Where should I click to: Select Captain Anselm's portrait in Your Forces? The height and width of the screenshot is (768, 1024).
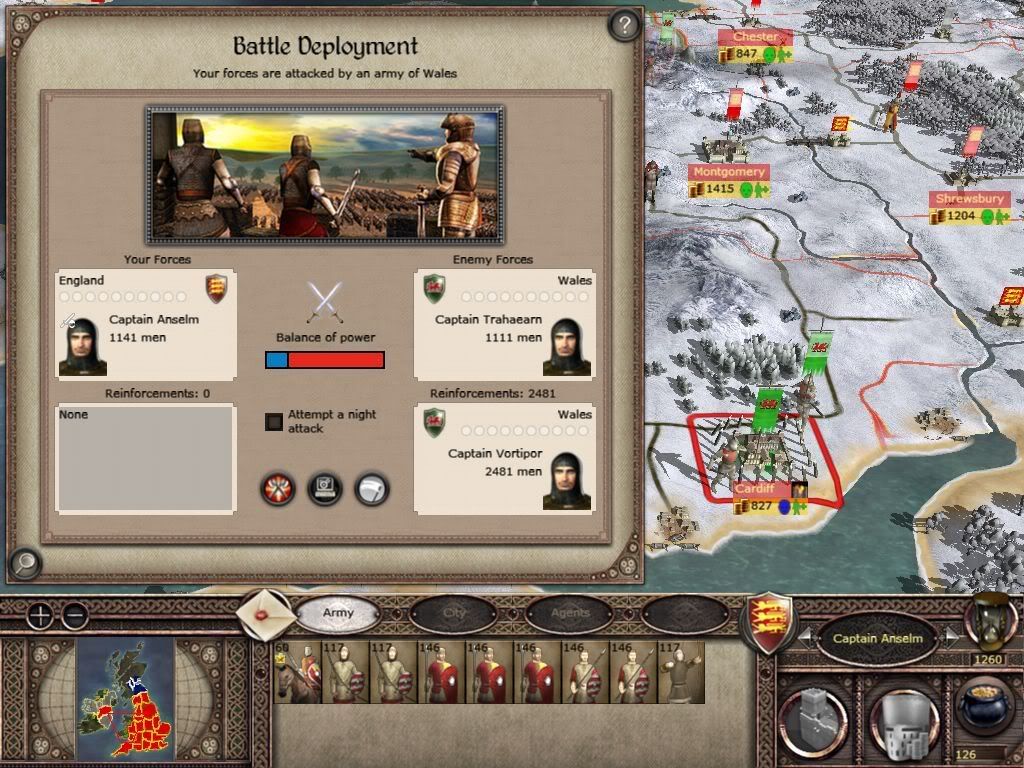(82, 346)
